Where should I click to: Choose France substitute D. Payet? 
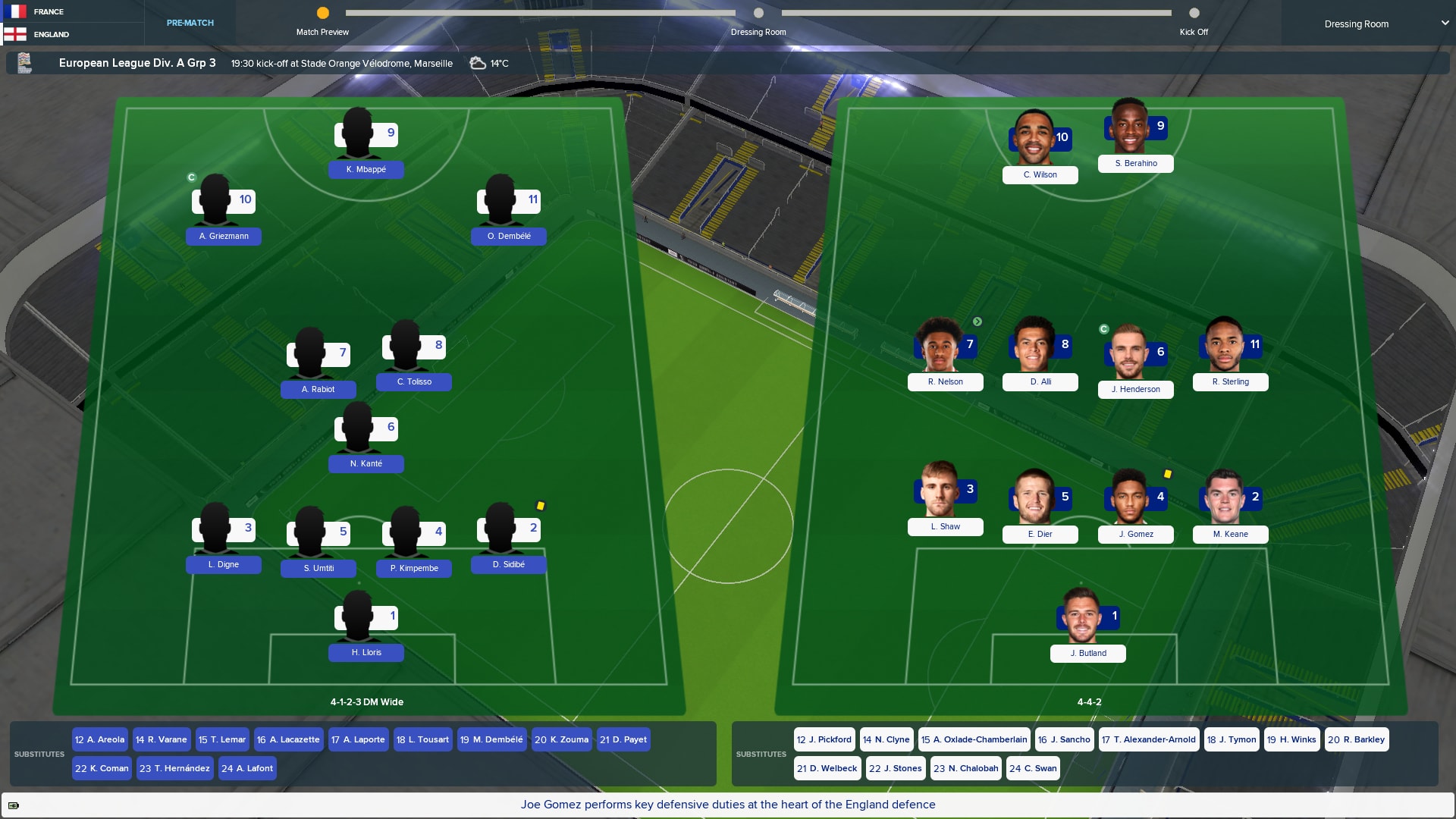point(623,739)
